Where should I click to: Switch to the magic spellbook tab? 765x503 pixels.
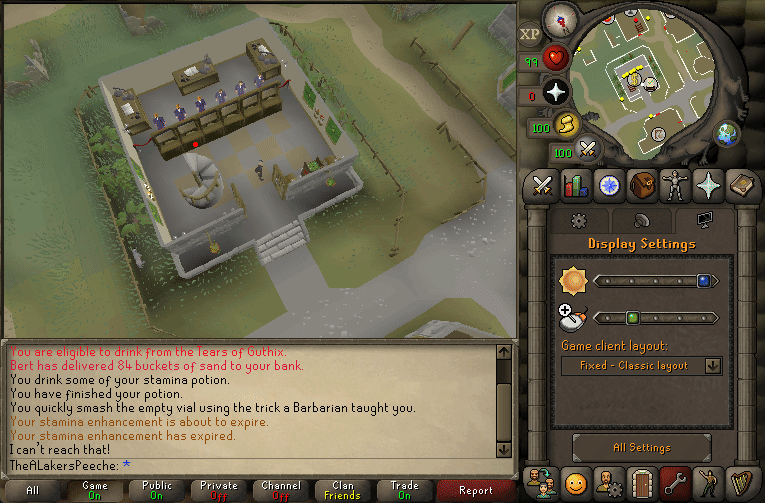709,185
